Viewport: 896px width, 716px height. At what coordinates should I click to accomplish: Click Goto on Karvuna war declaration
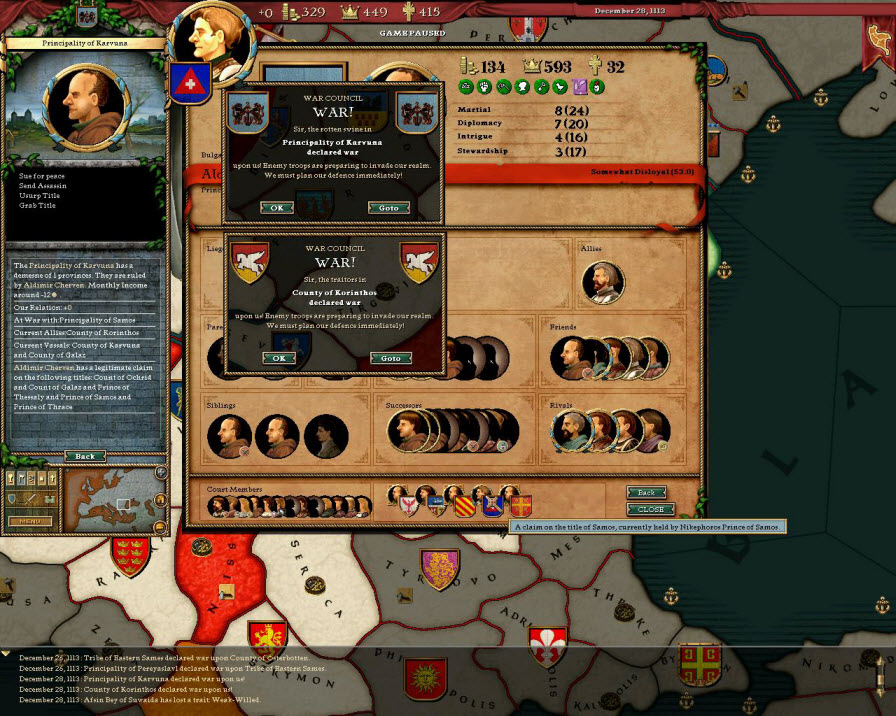click(389, 208)
